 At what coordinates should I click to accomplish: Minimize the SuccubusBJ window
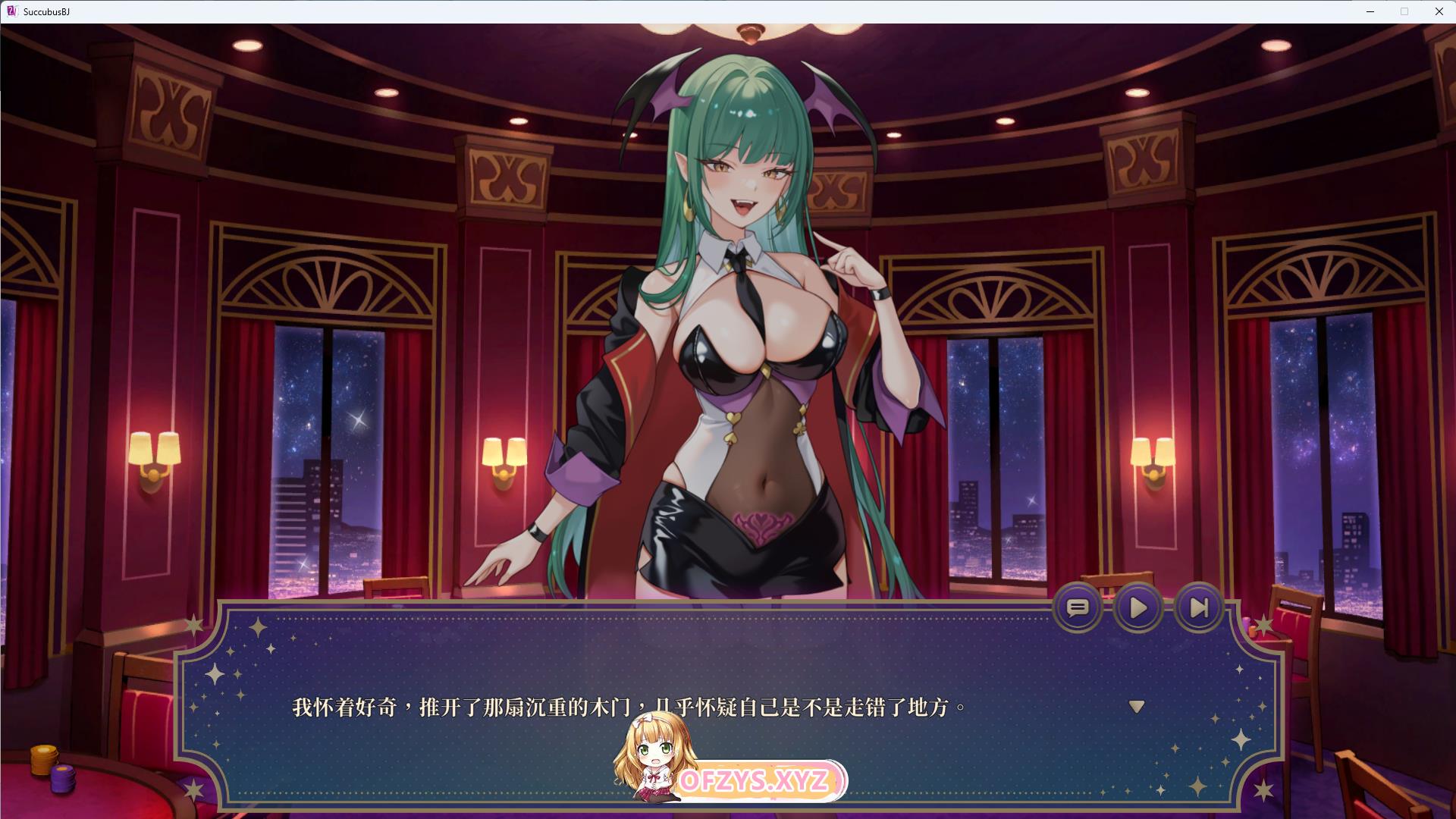[1370, 11]
